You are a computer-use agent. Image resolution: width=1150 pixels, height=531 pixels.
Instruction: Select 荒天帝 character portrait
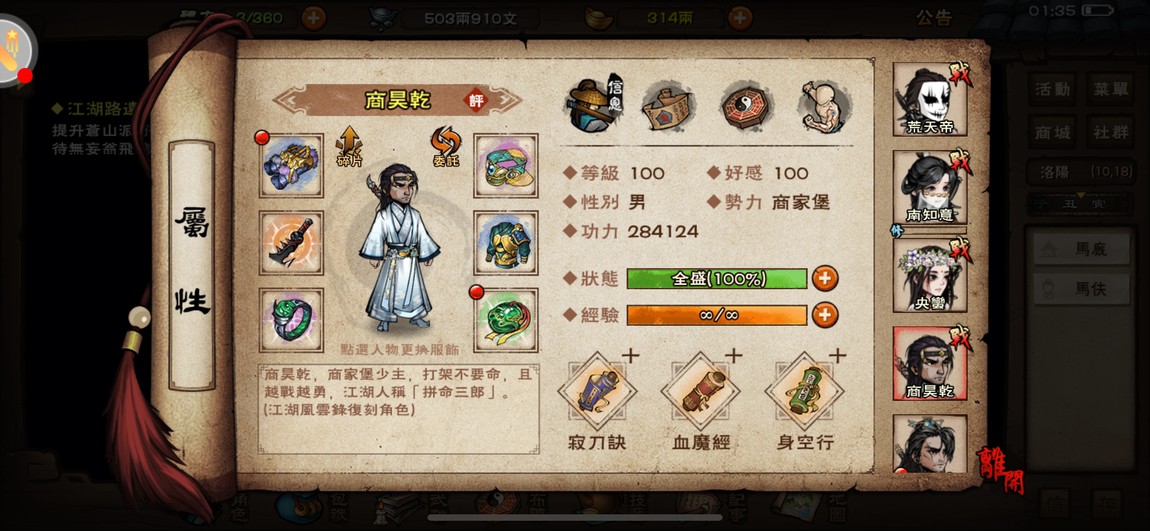(929, 98)
